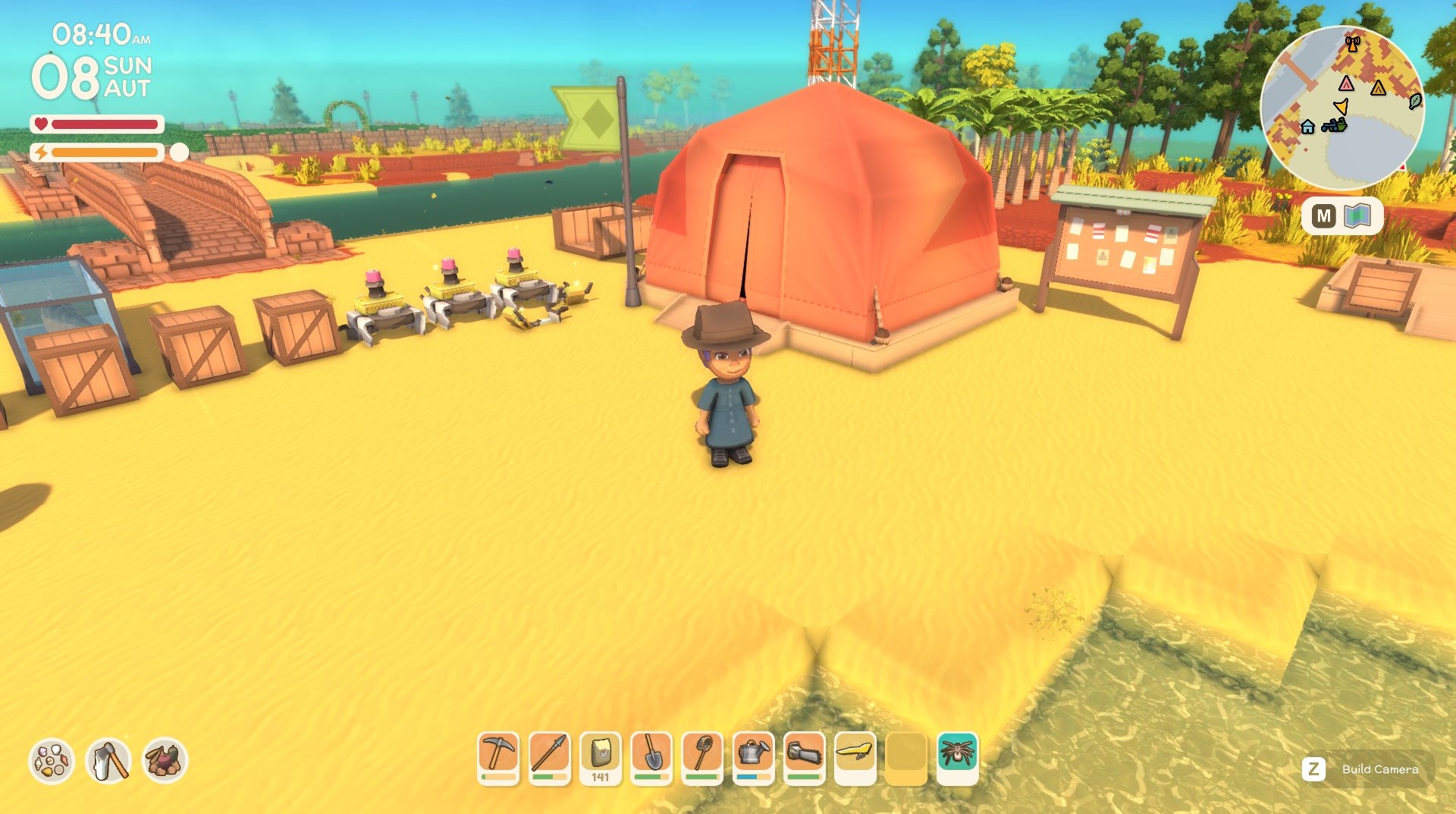Equip the bug net
This screenshot has width=1456, height=814.
coord(702,756)
